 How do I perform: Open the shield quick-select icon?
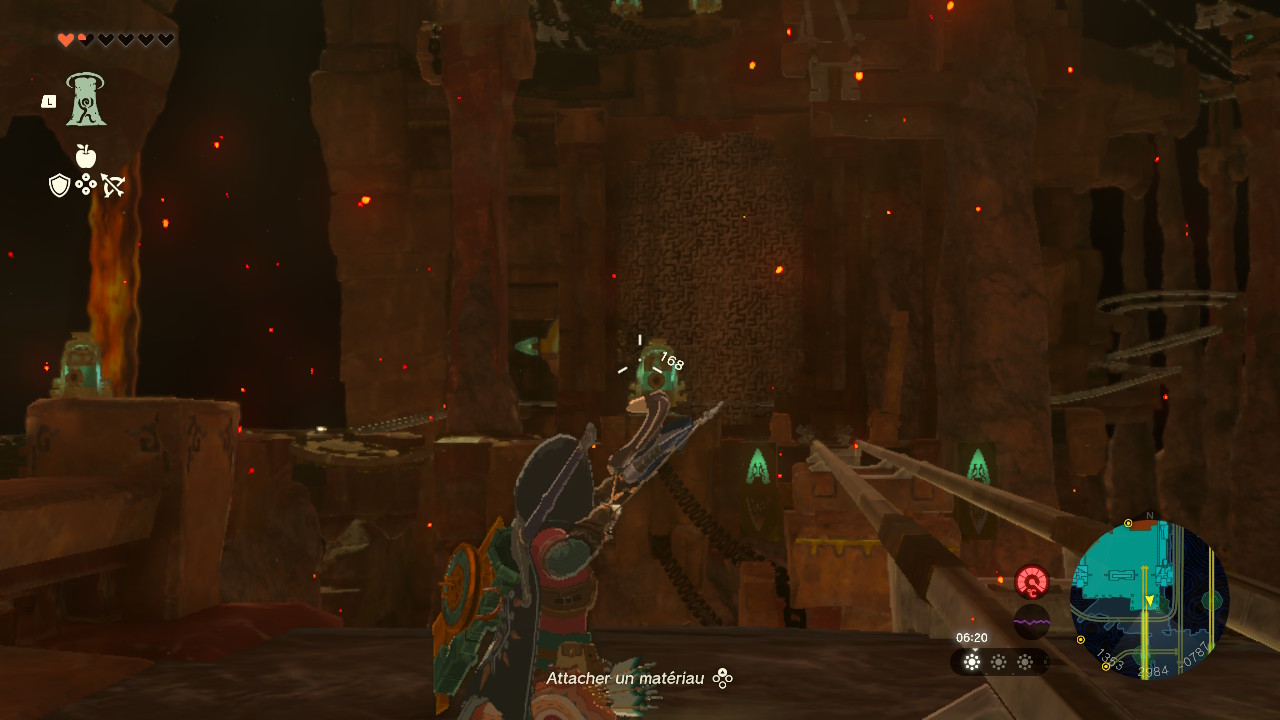pyautogui.click(x=59, y=185)
